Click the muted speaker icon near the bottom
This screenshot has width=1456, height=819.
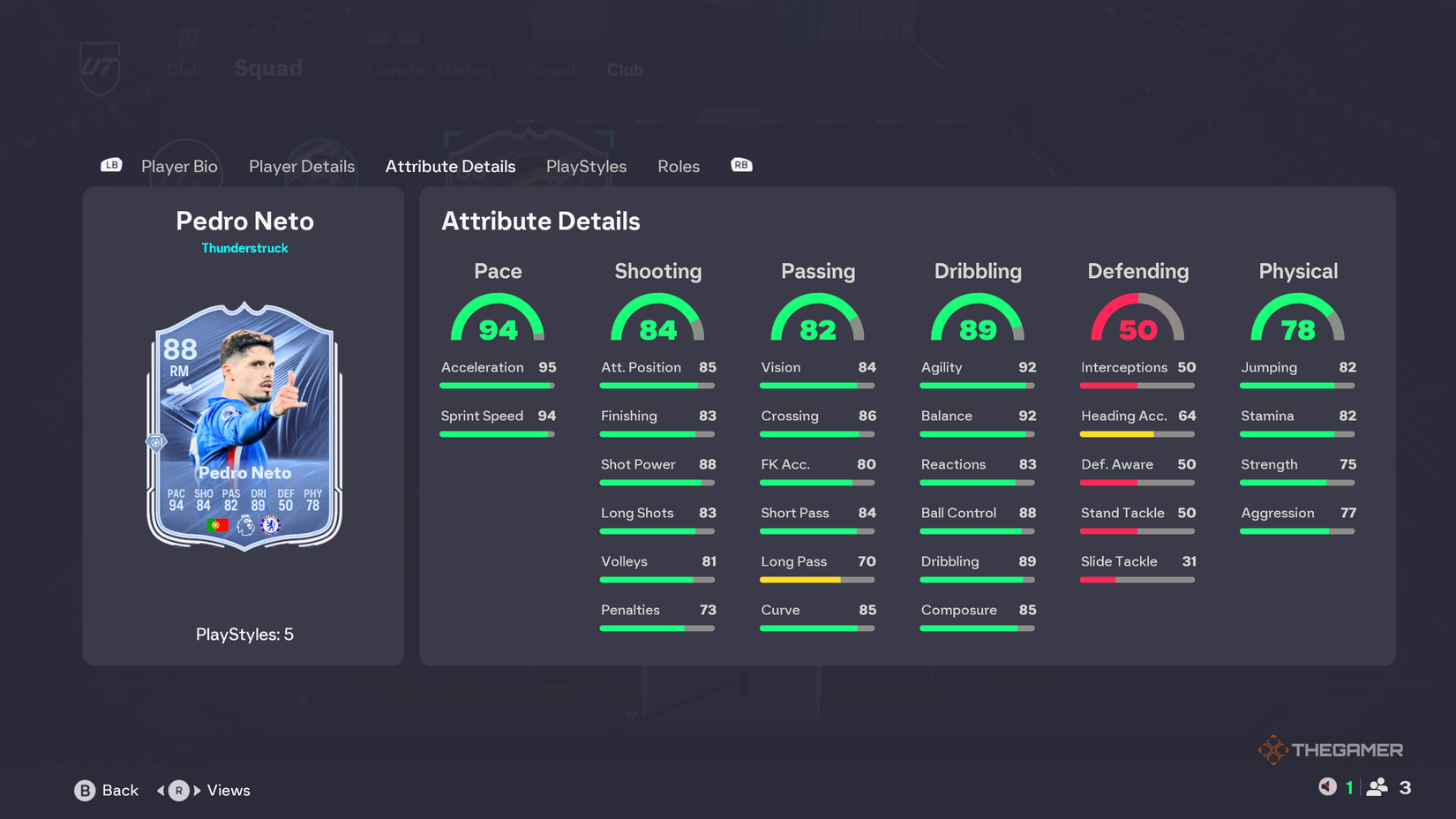tap(1329, 786)
